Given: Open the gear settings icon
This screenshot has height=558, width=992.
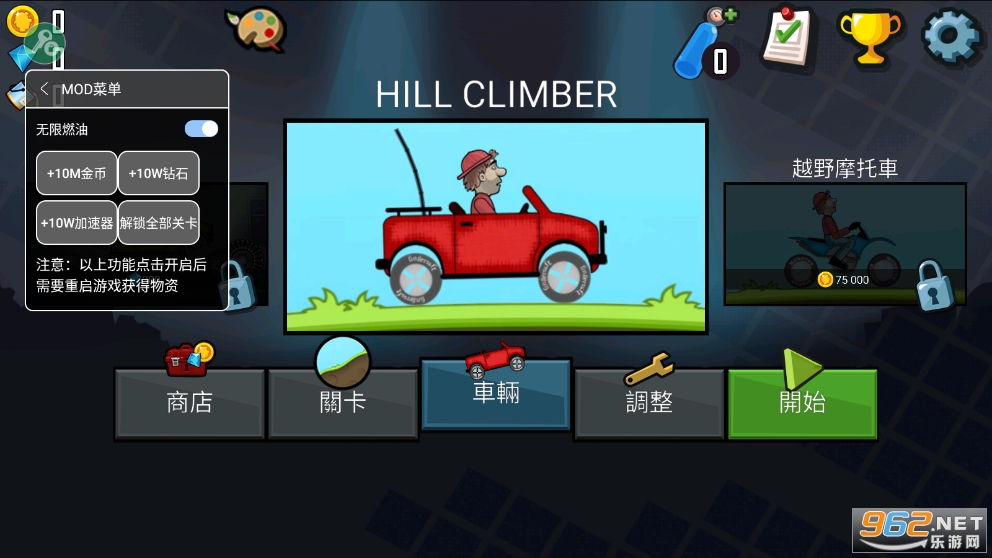Looking at the screenshot, I should coord(951,37).
